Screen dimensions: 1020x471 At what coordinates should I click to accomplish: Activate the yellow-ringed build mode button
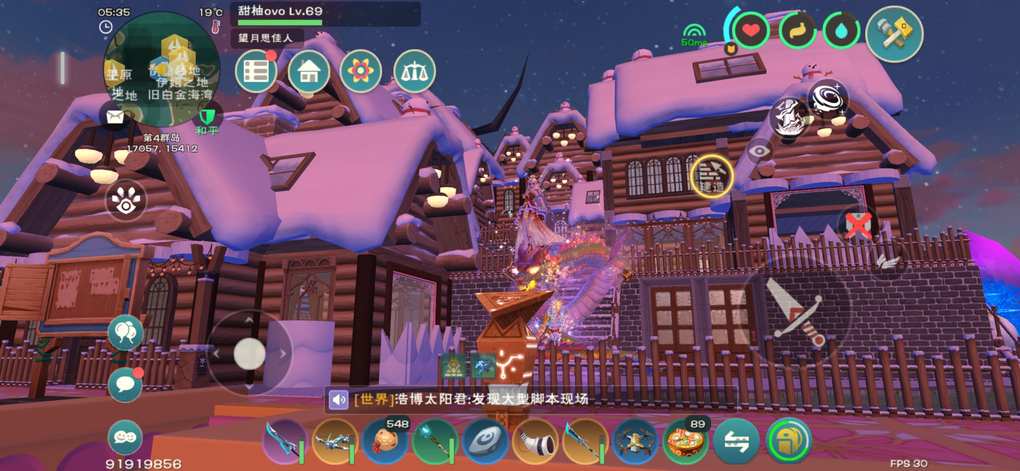712,175
